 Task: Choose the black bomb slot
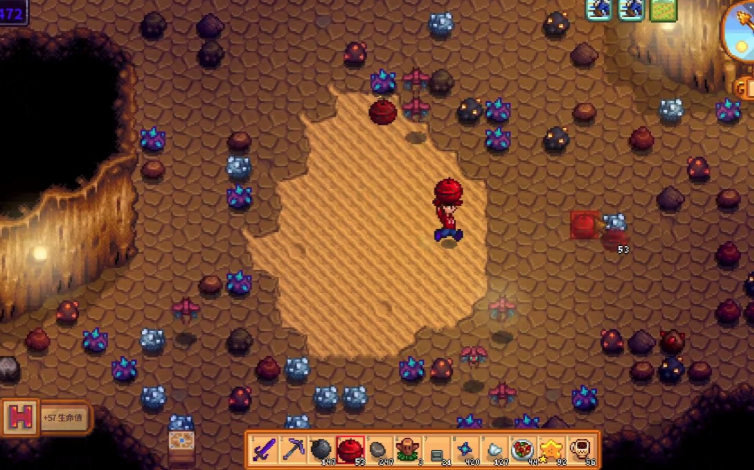(x=321, y=449)
